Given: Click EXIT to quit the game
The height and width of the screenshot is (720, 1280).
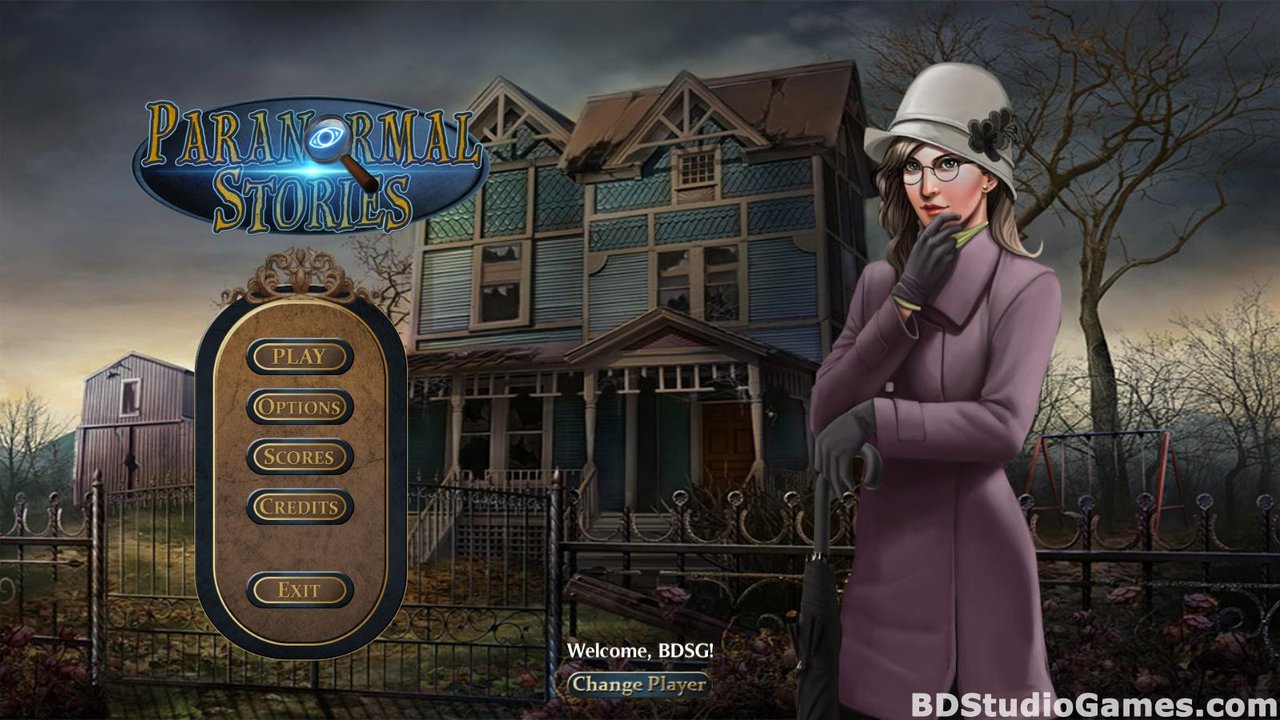Looking at the screenshot, I should (x=299, y=590).
